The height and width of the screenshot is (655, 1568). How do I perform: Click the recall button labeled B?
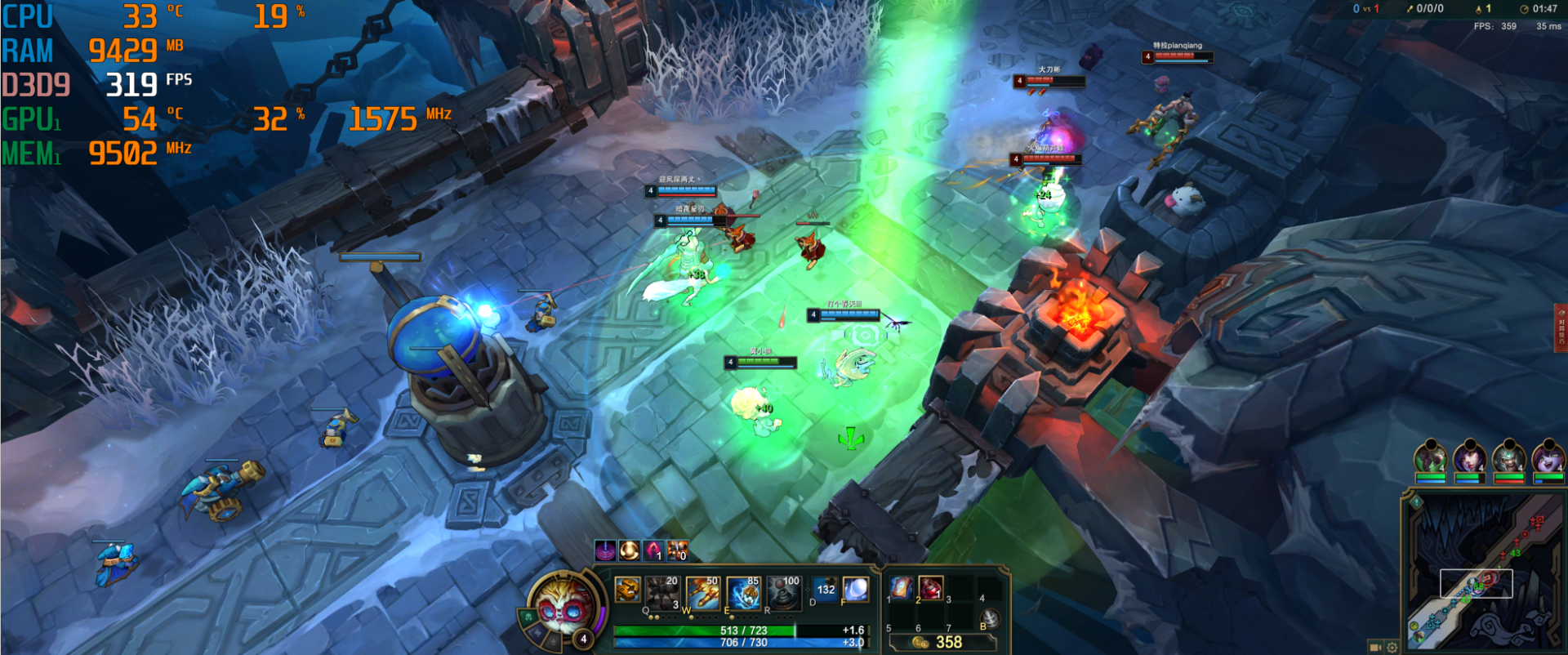(989, 618)
